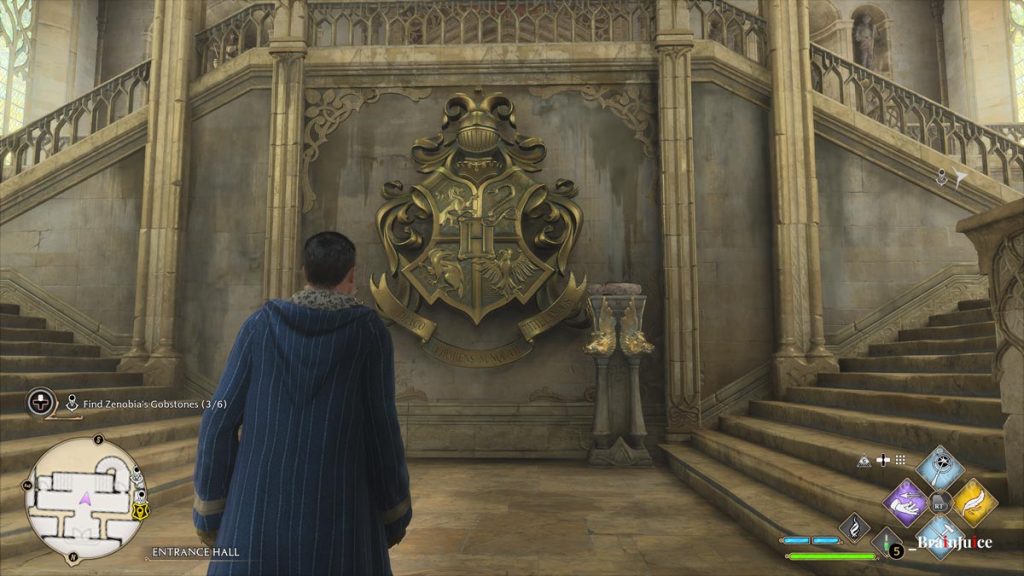Image resolution: width=1024 pixels, height=576 pixels.
Task: Cast the yellow Levioso feather spell
Action: point(973,500)
